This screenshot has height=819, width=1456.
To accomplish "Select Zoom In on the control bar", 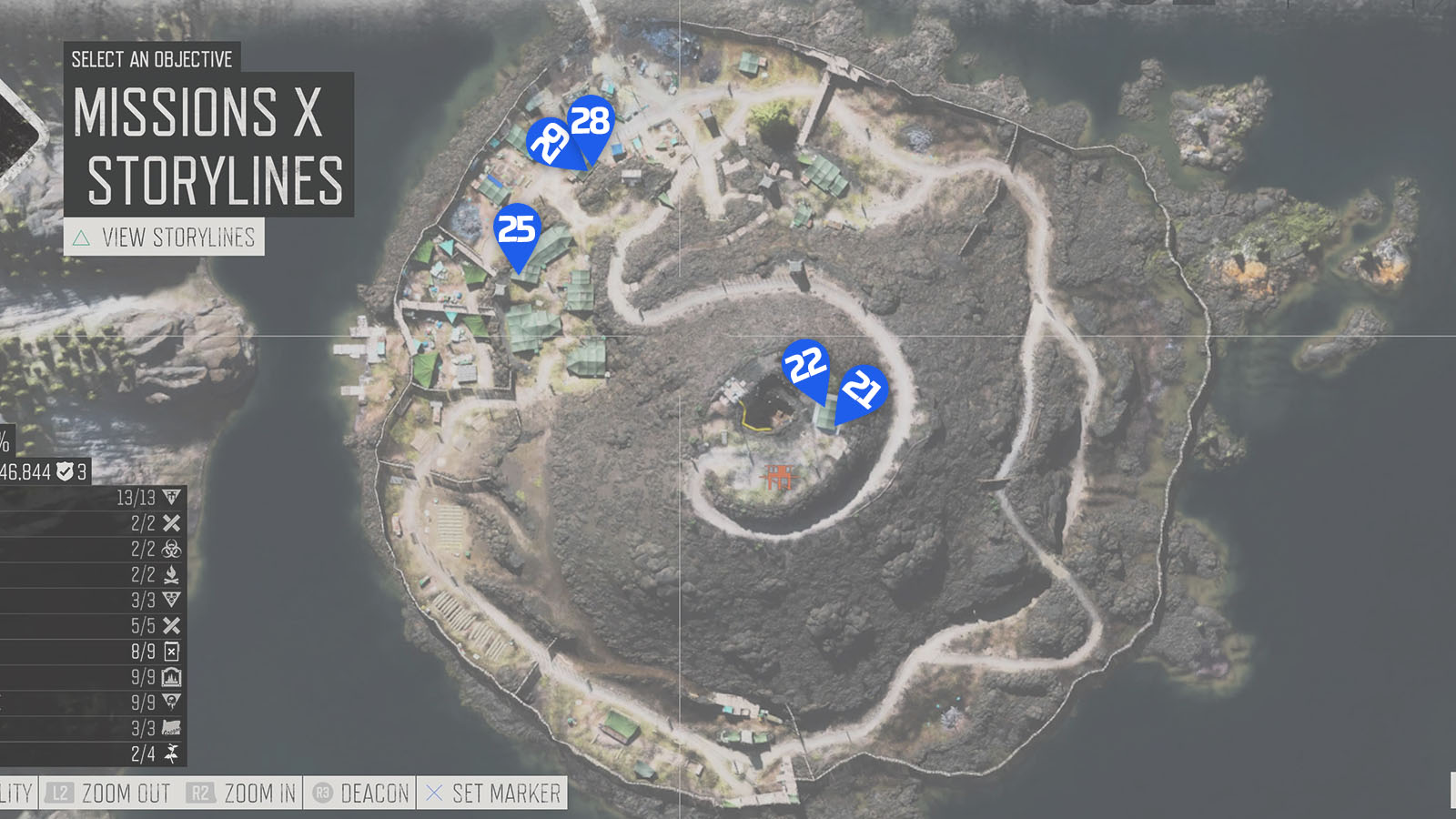I will (x=258, y=793).
